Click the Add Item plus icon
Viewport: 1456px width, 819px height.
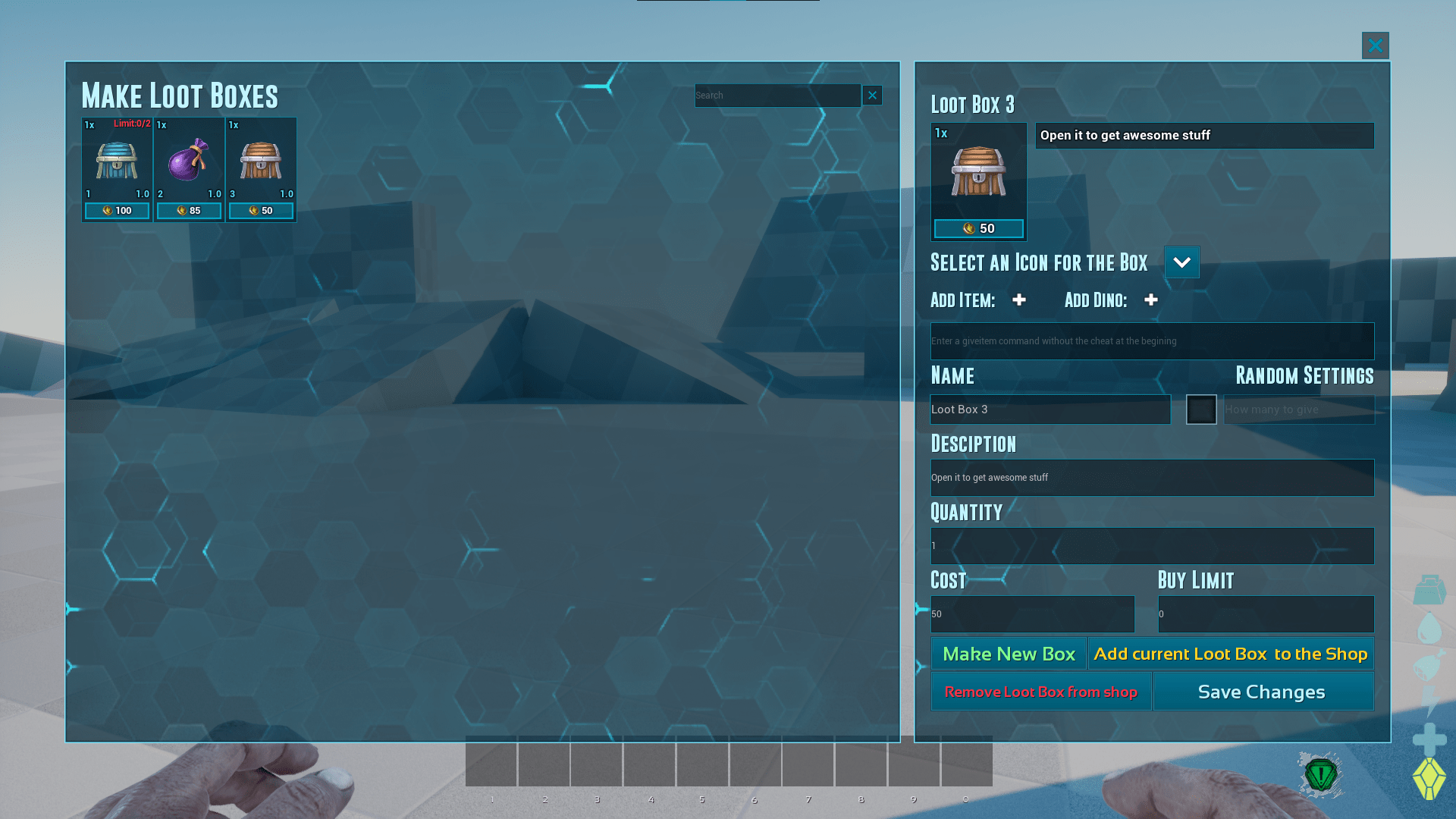point(1019,300)
